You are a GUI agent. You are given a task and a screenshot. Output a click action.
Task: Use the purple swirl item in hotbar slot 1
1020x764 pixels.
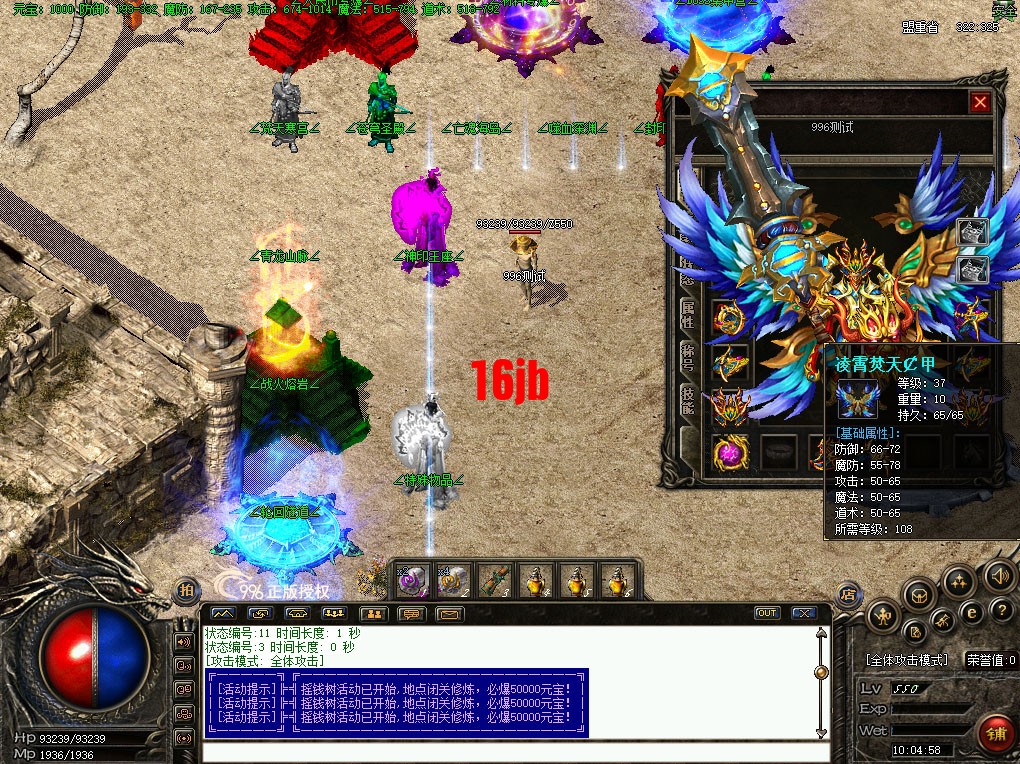[414, 579]
